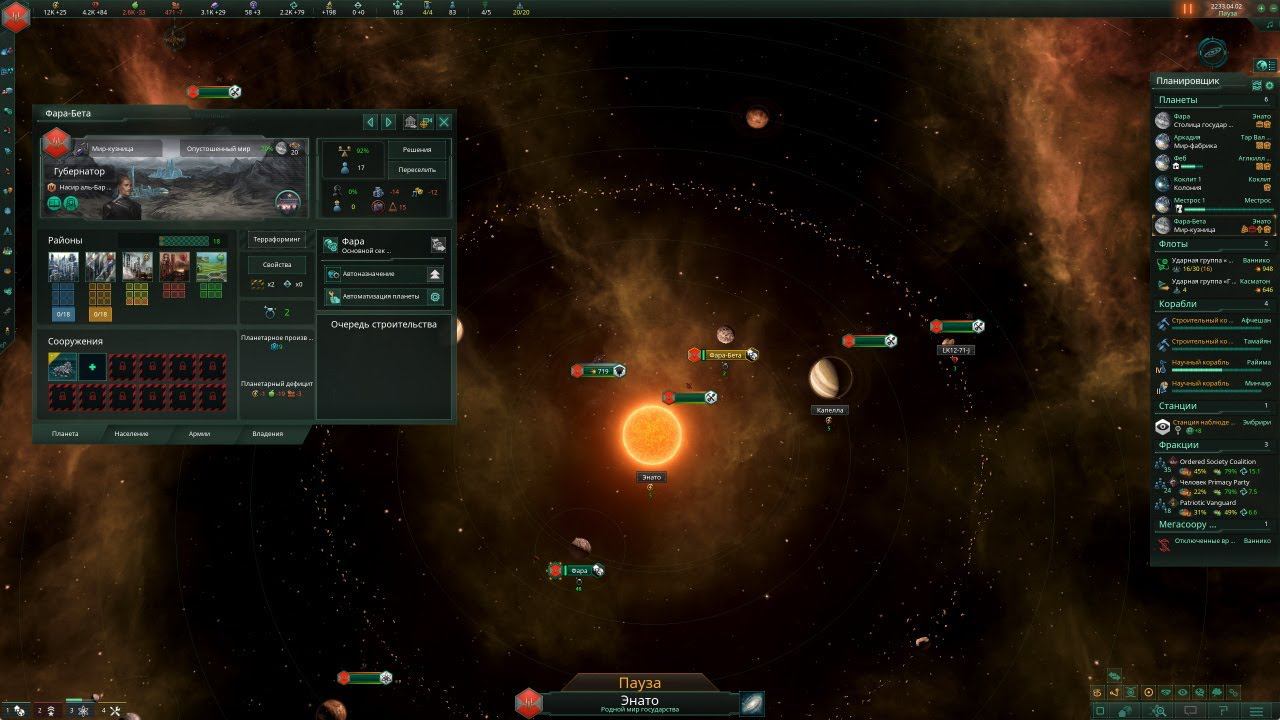Open the Терраформинг option

tap(277, 240)
